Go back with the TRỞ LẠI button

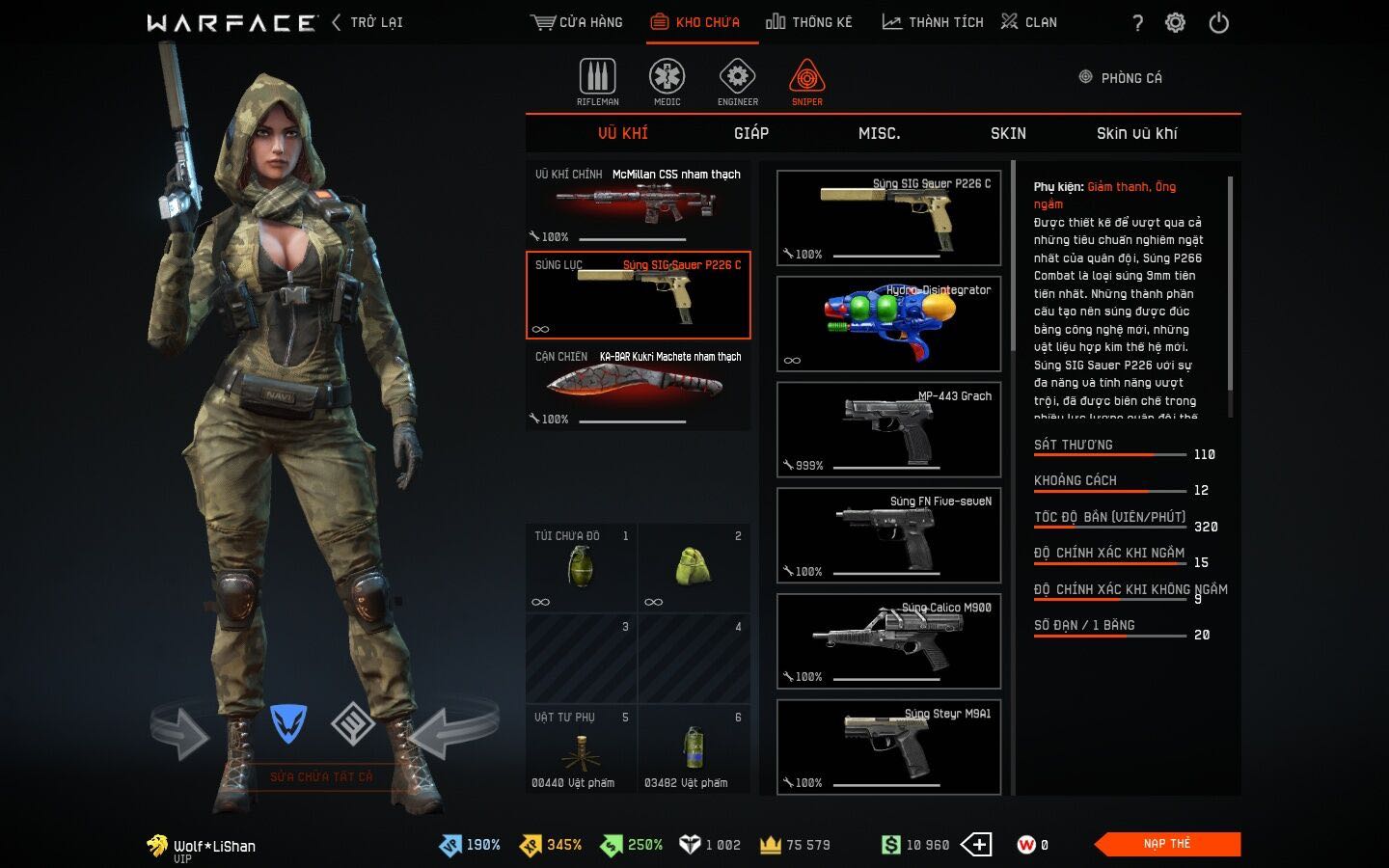tap(368, 22)
